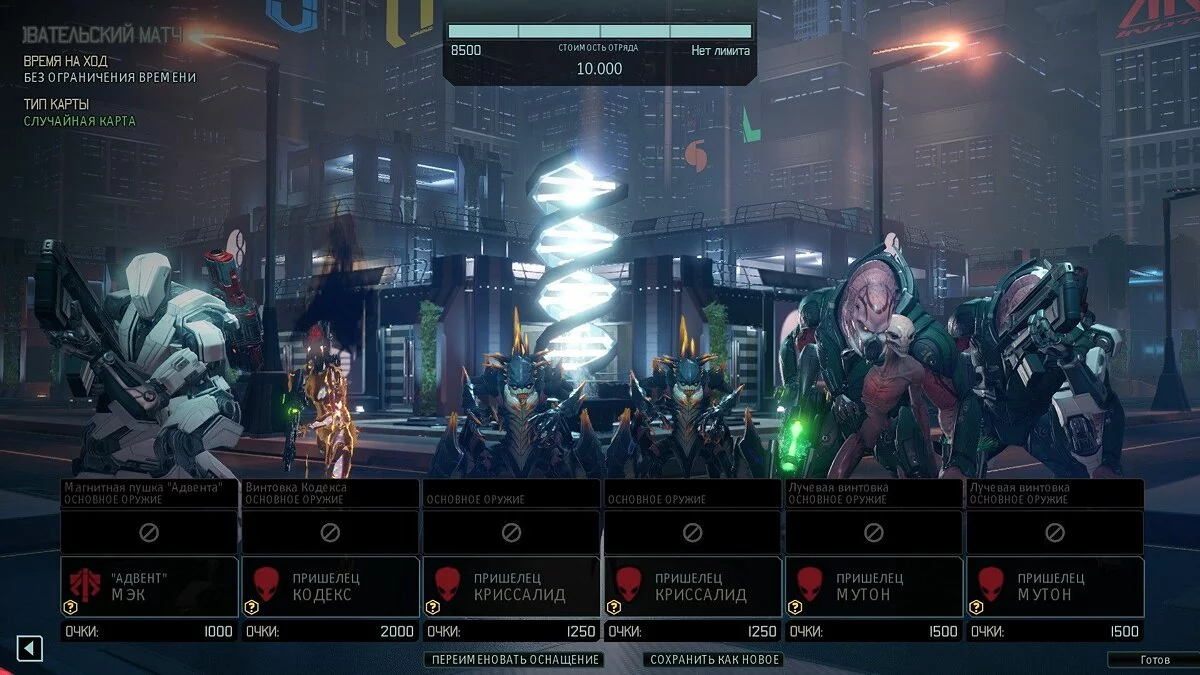1200x675 pixels.
Task: Show info via Codex card question icon
Action: point(252,607)
